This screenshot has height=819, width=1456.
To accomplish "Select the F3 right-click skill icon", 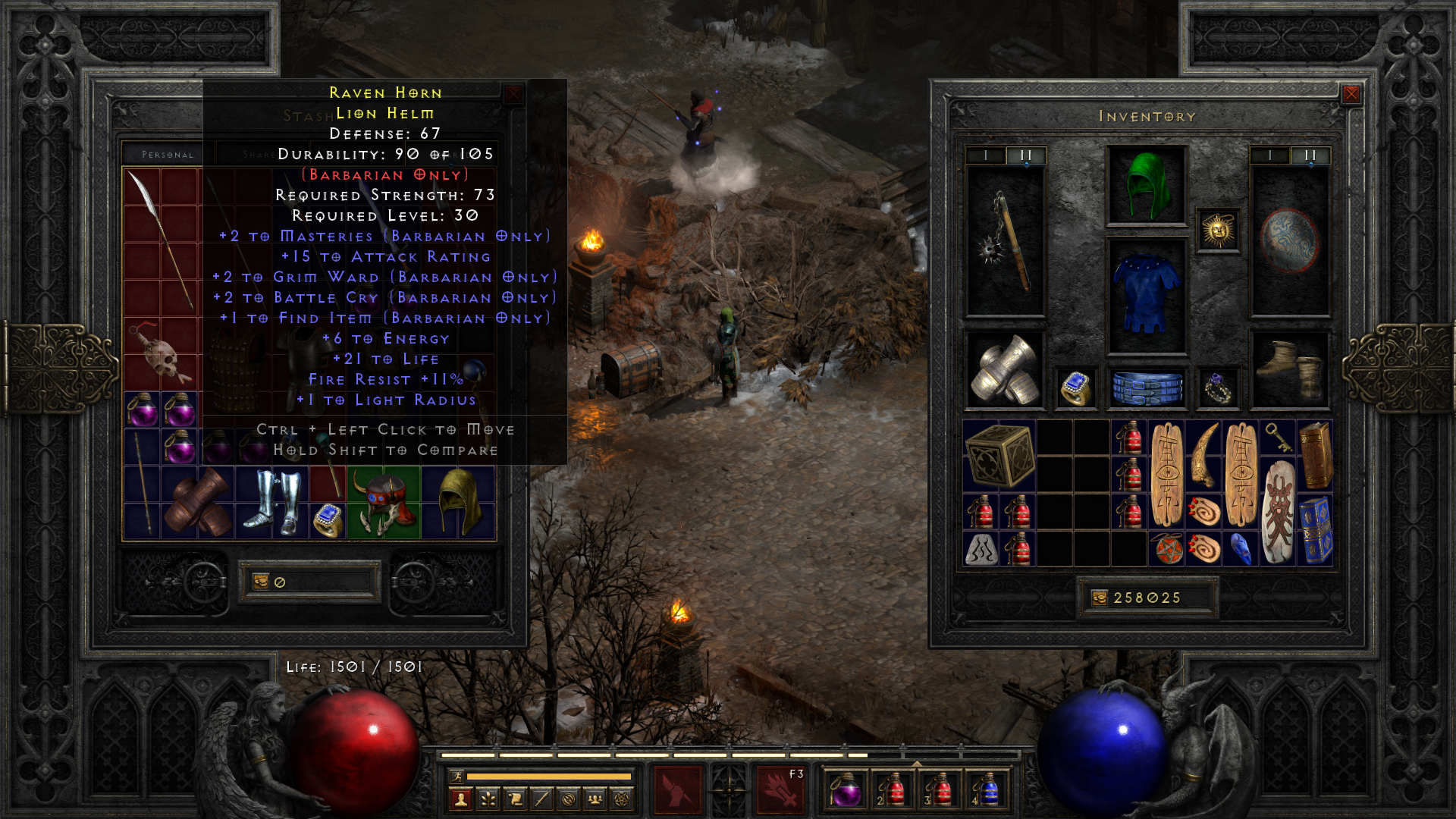I will point(782,791).
